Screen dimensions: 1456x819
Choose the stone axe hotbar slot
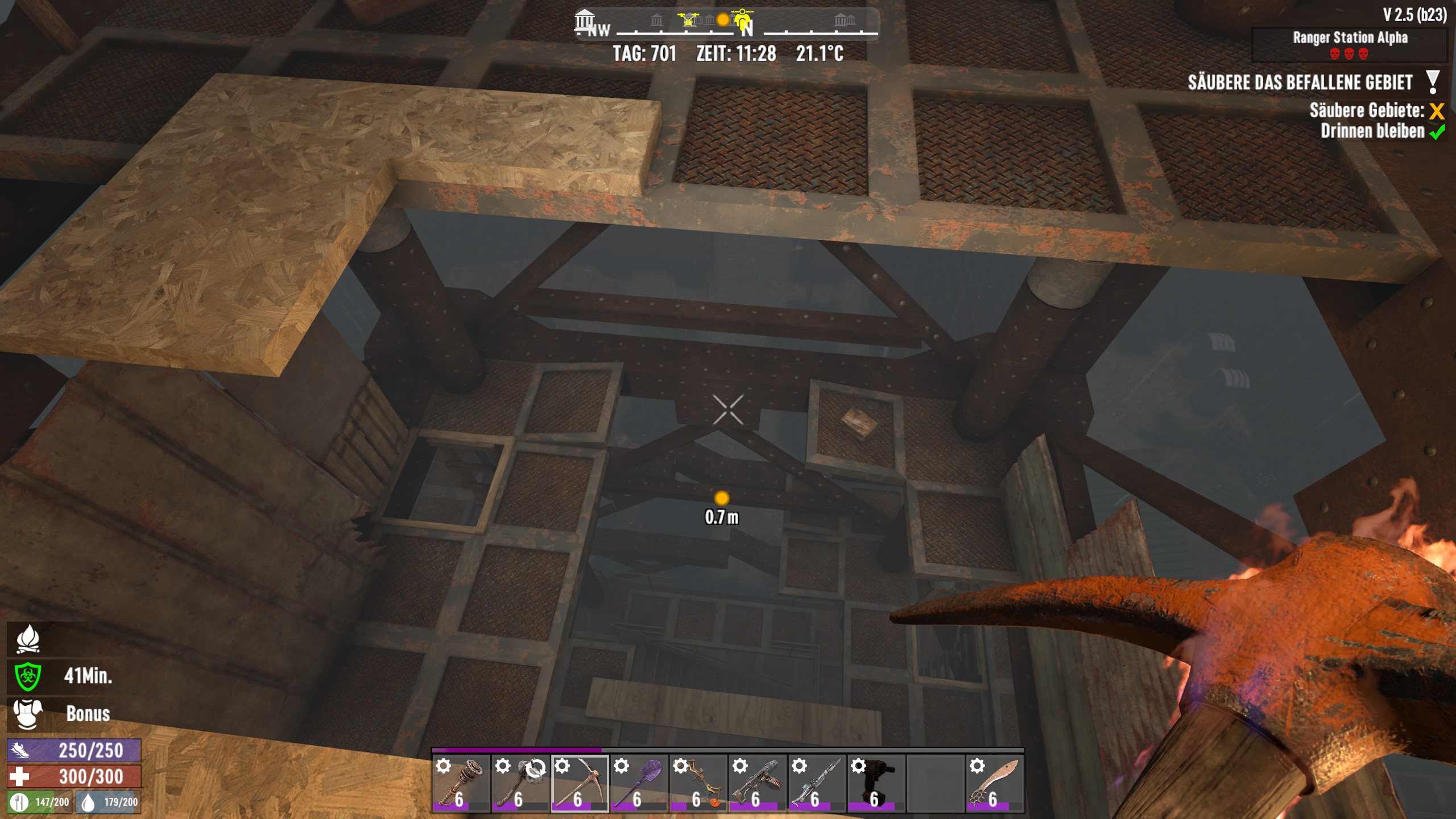click(520, 783)
